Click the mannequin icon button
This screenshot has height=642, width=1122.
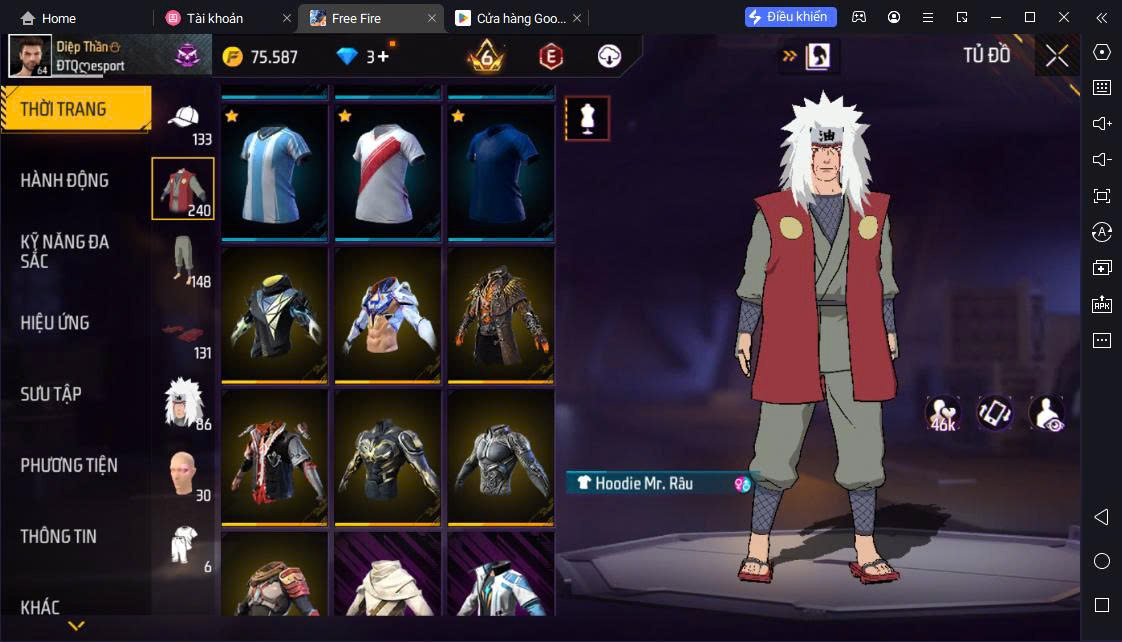click(587, 119)
